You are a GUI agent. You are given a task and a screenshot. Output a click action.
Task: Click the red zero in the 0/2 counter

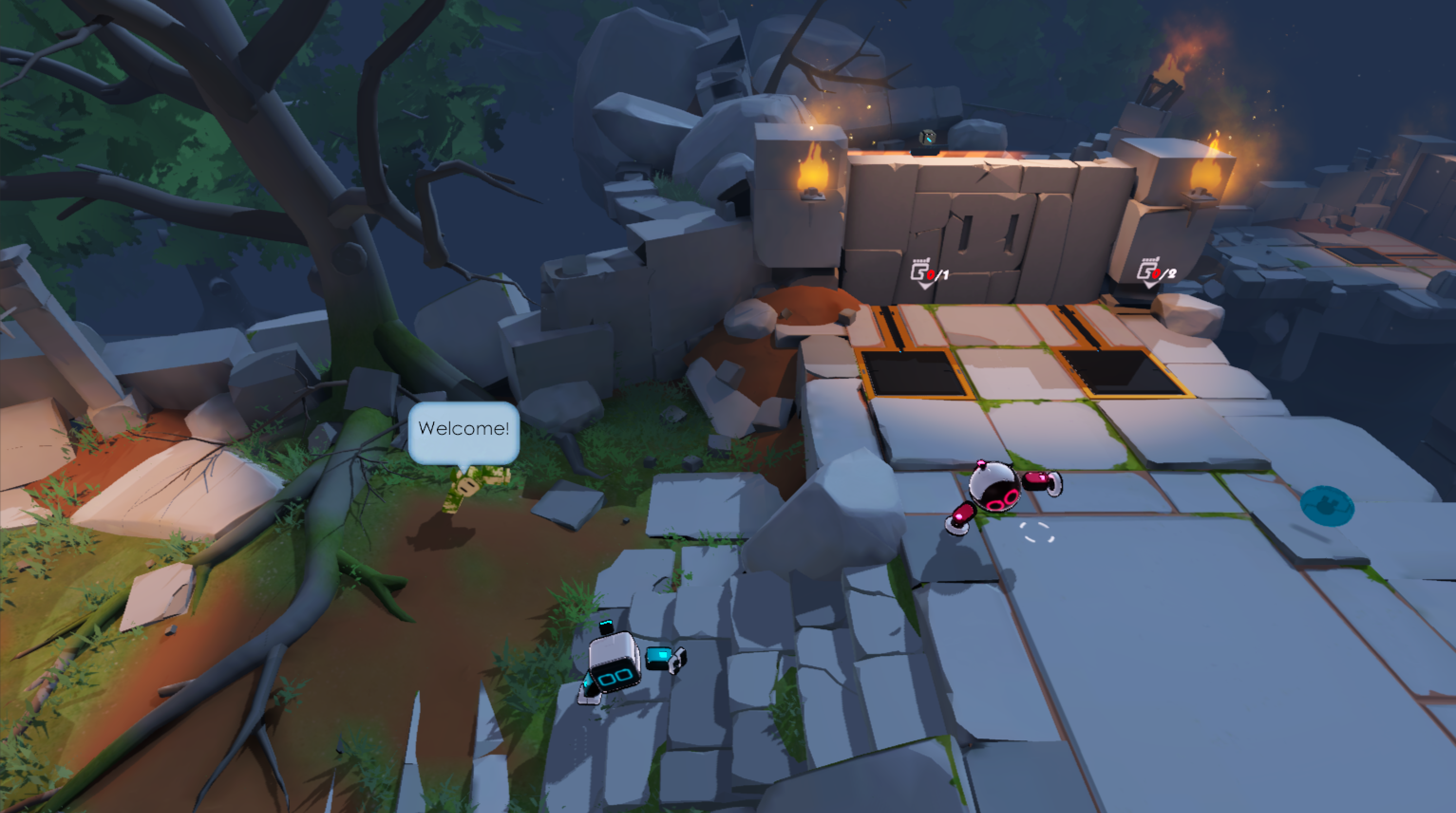click(x=1157, y=274)
